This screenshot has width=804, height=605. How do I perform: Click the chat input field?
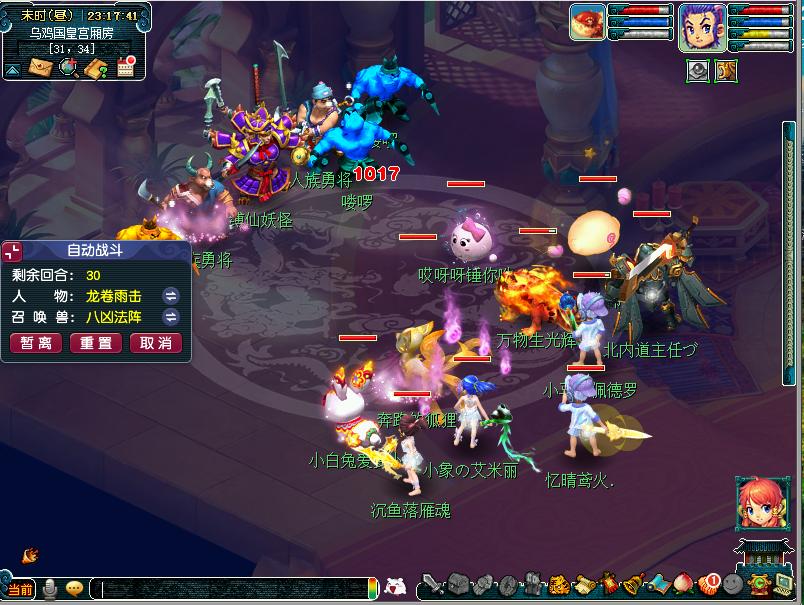pos(230,589)
